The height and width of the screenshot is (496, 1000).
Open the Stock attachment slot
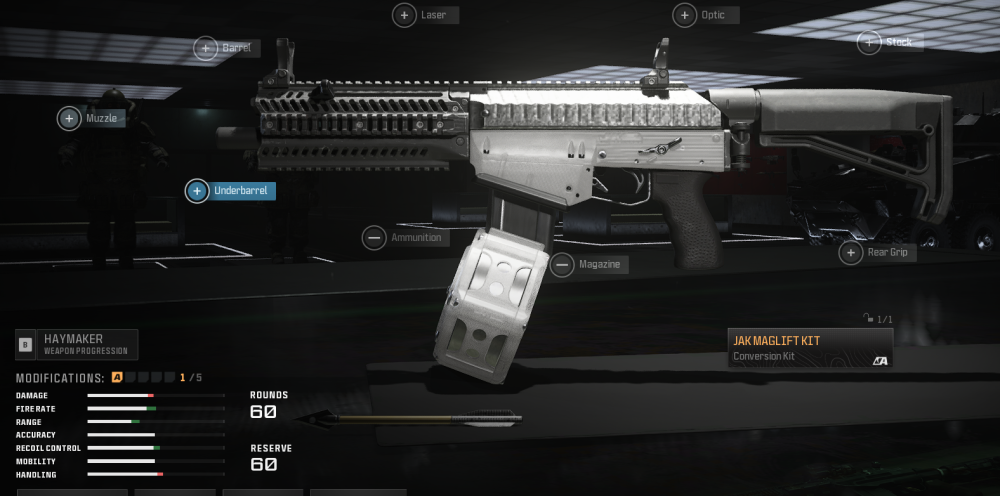tap(869, 42)
